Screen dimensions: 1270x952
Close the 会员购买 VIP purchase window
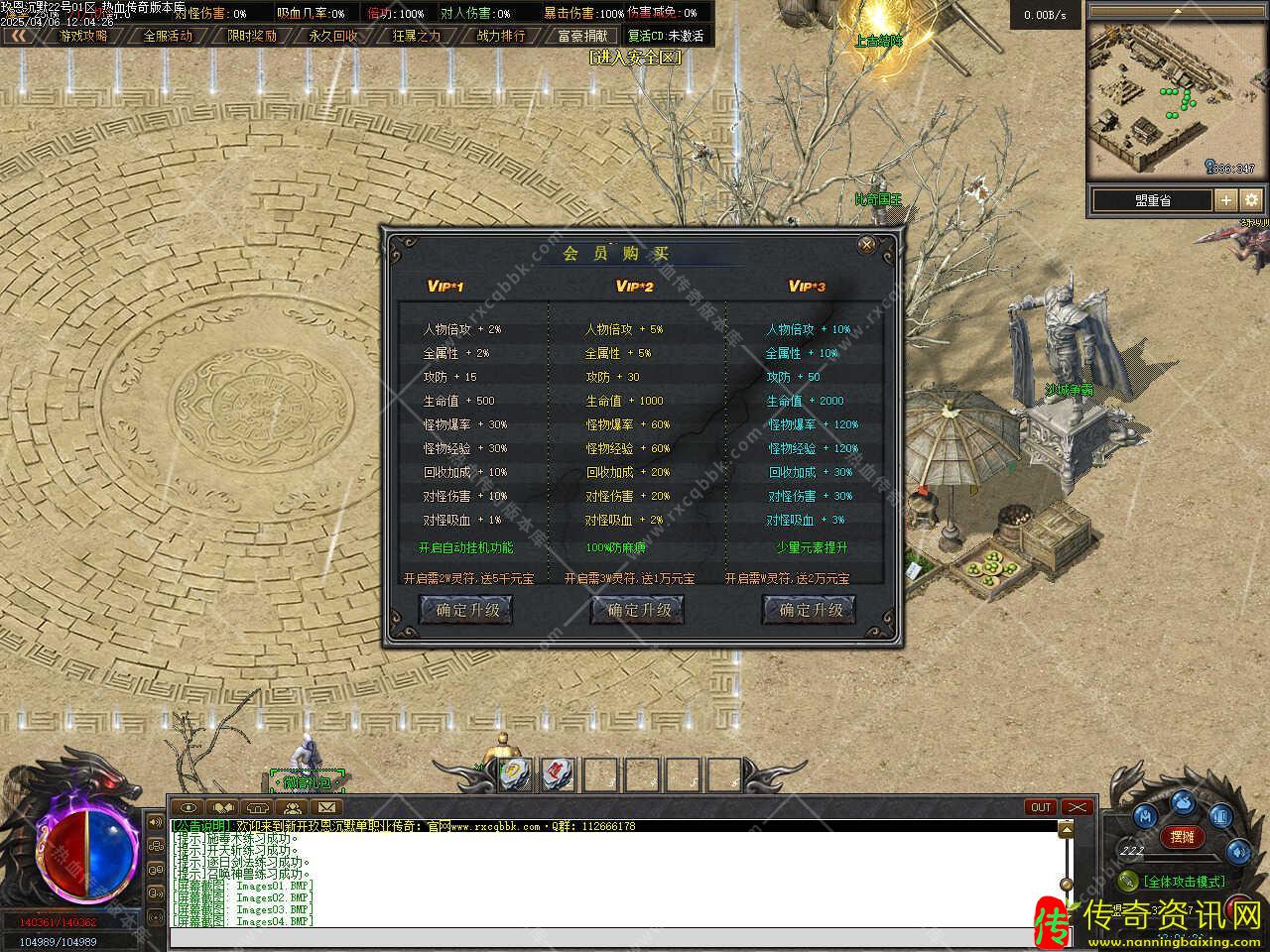point(866,245)
